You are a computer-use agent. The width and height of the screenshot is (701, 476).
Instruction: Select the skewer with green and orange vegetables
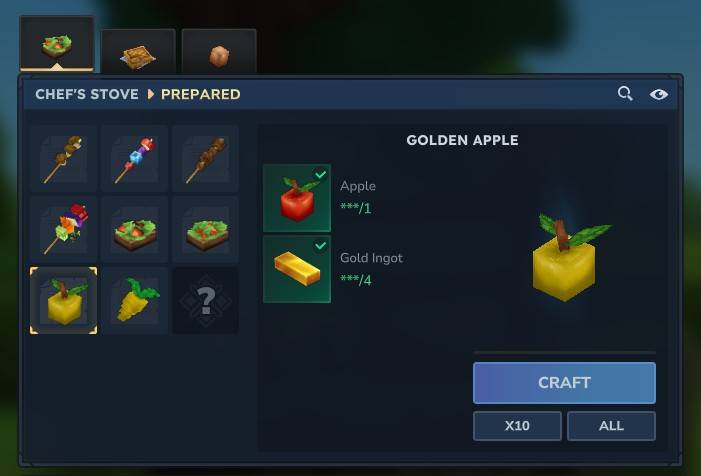pyautogui.click(x=63, y=229)
